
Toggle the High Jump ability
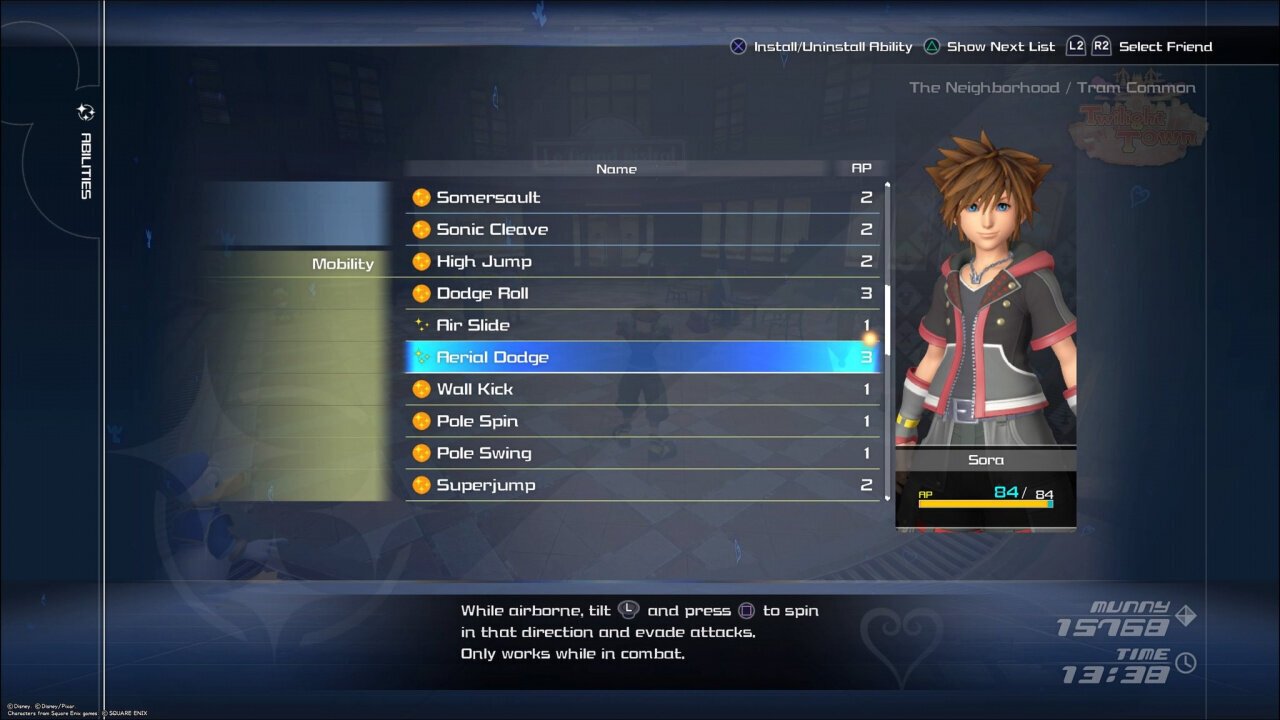point(642,261)
